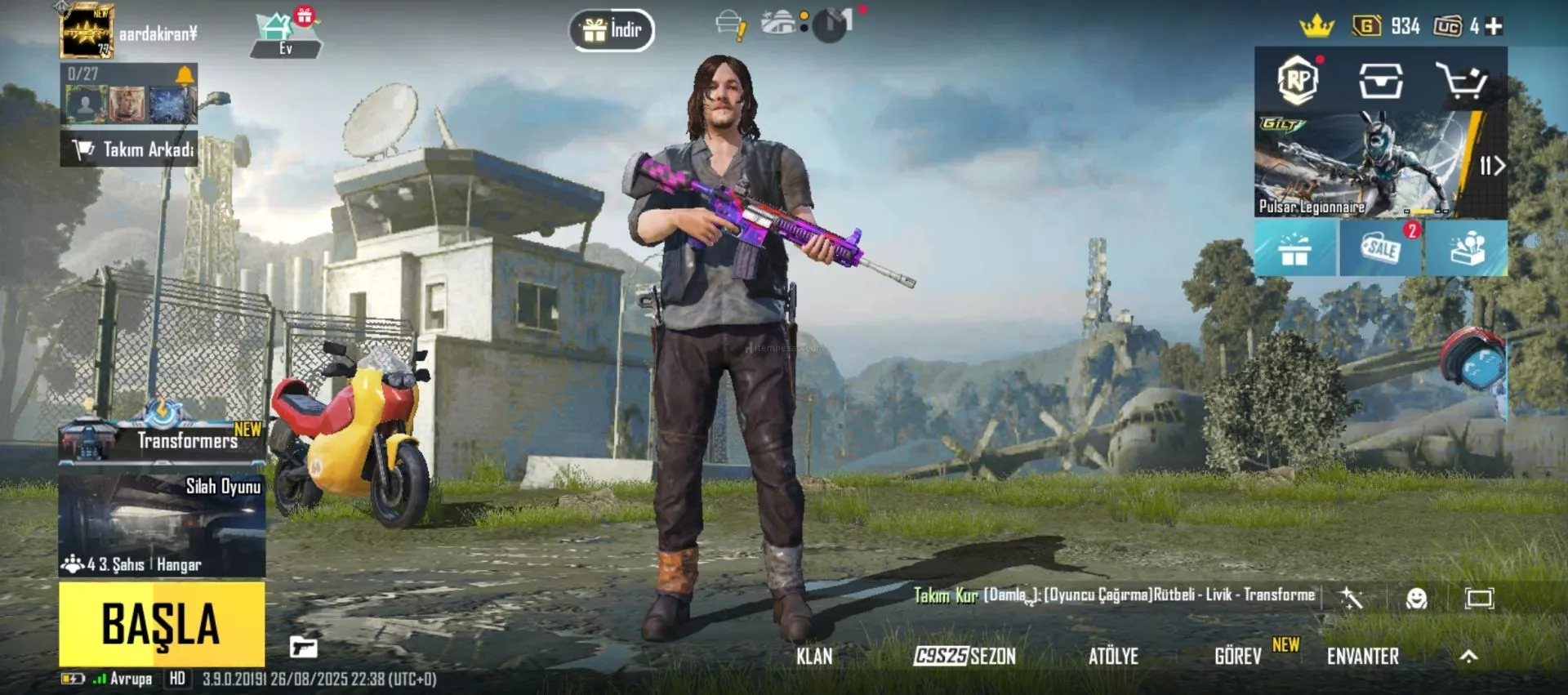
Task: Open the shopping cart store icon
Action: point(1461,82)
